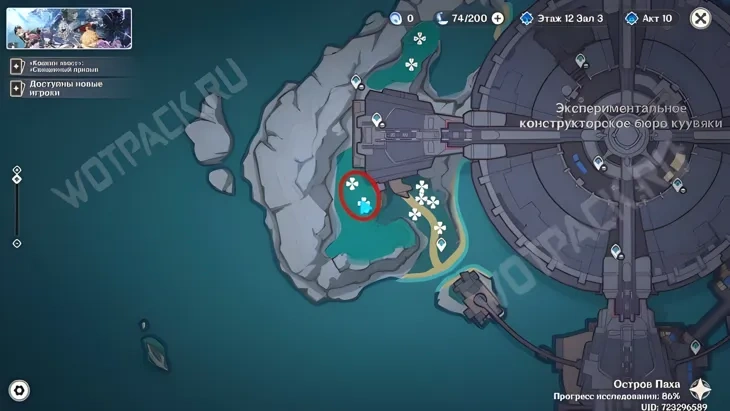
Task: Zoom in using the top of zoom slider
Action: (17, 171)
